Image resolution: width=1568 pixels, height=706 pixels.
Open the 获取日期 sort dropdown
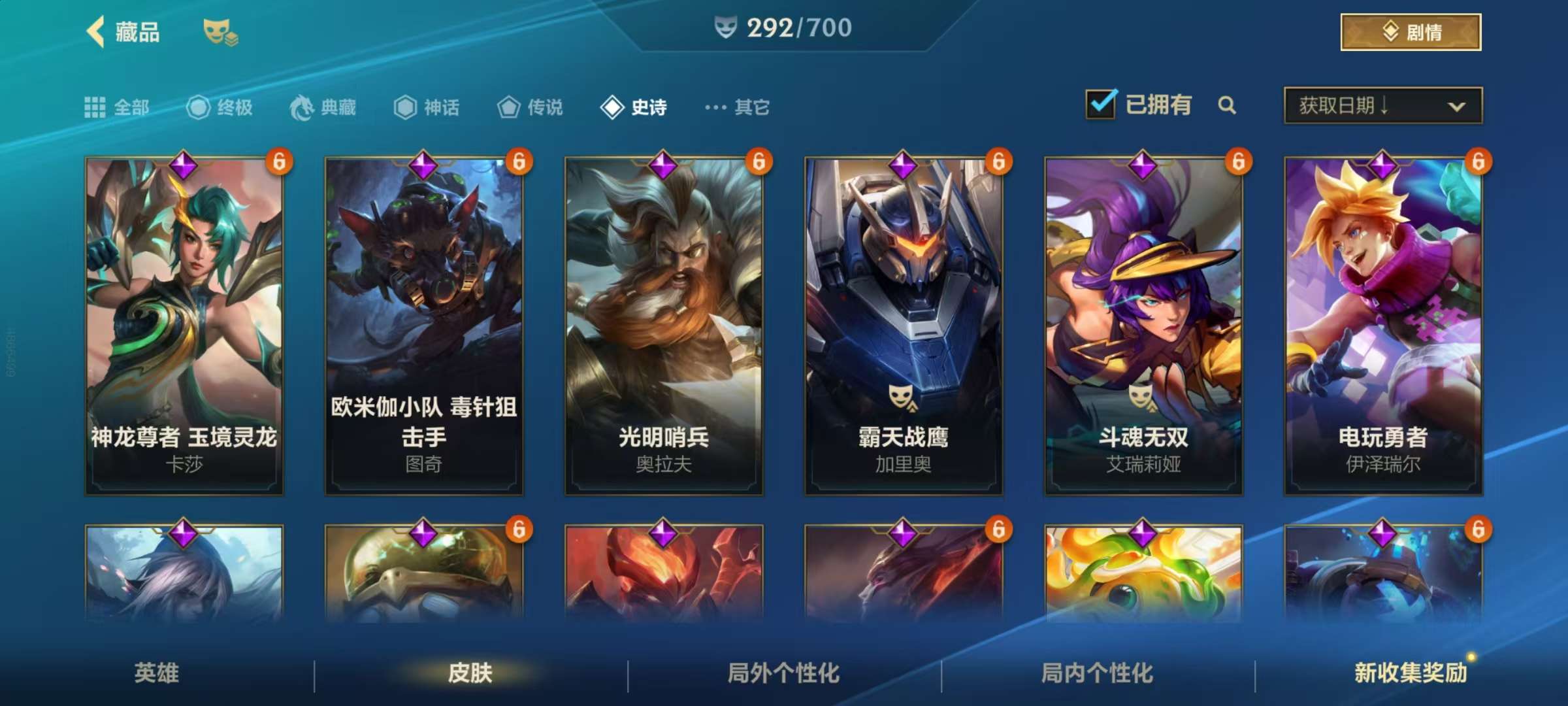tap(1382, 105)
